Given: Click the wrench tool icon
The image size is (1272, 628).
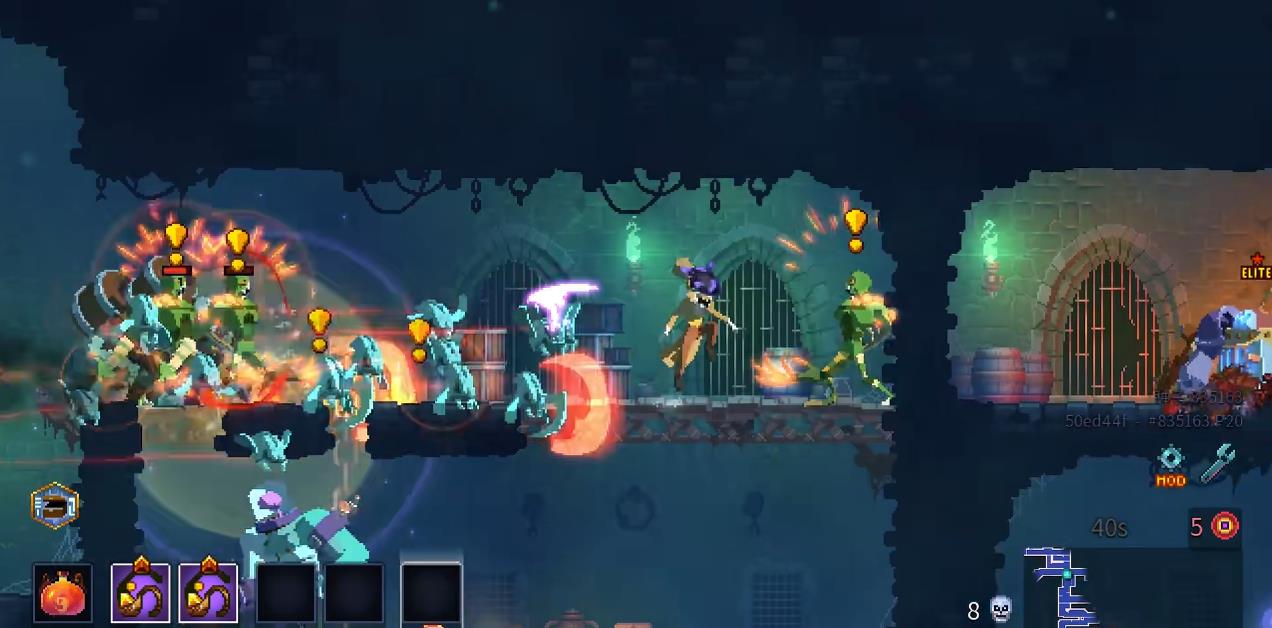Looking at the screenshot, I should pos(1217,465).
